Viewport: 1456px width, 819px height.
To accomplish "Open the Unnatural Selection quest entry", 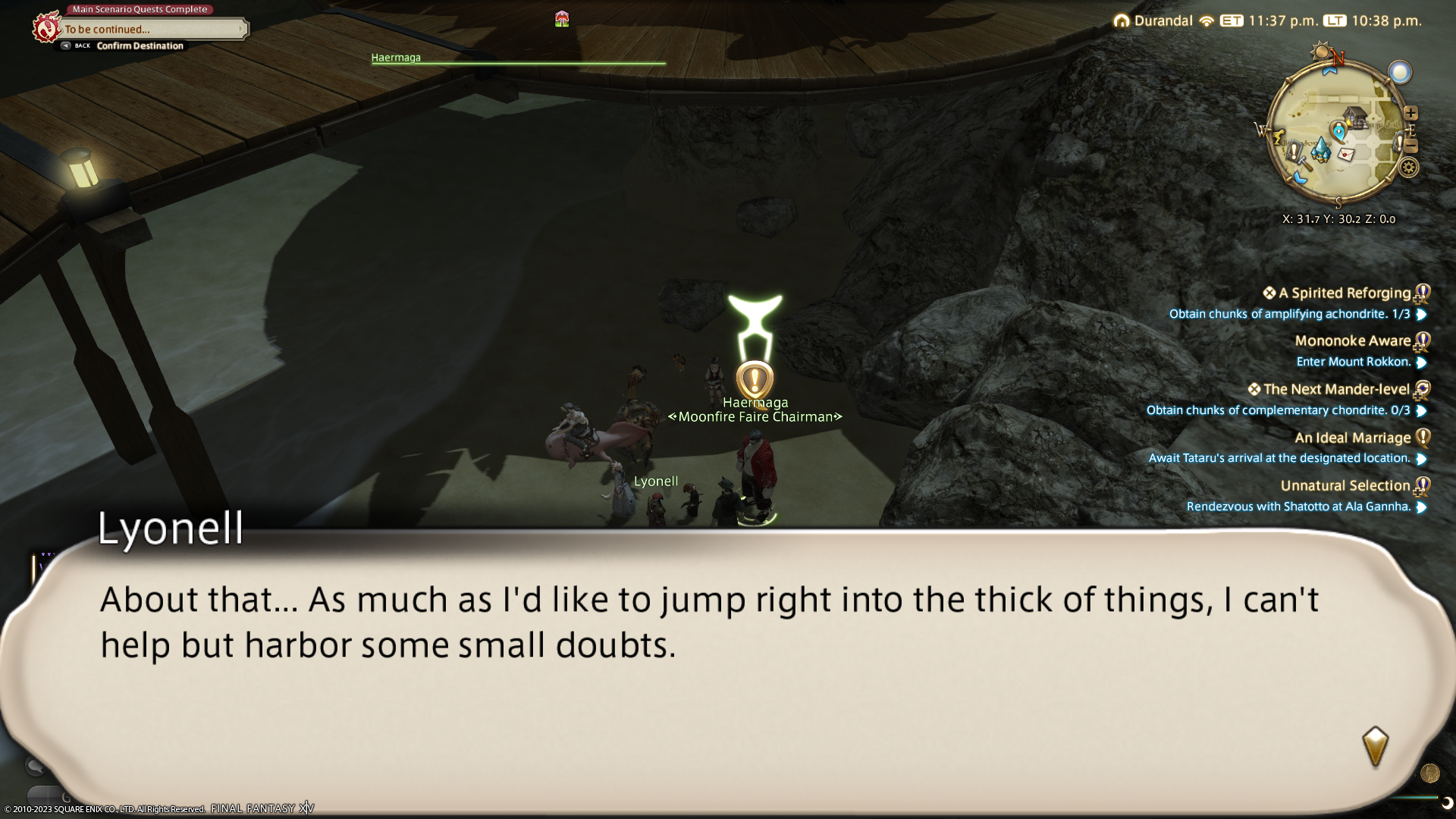I will coord(1345,486).
